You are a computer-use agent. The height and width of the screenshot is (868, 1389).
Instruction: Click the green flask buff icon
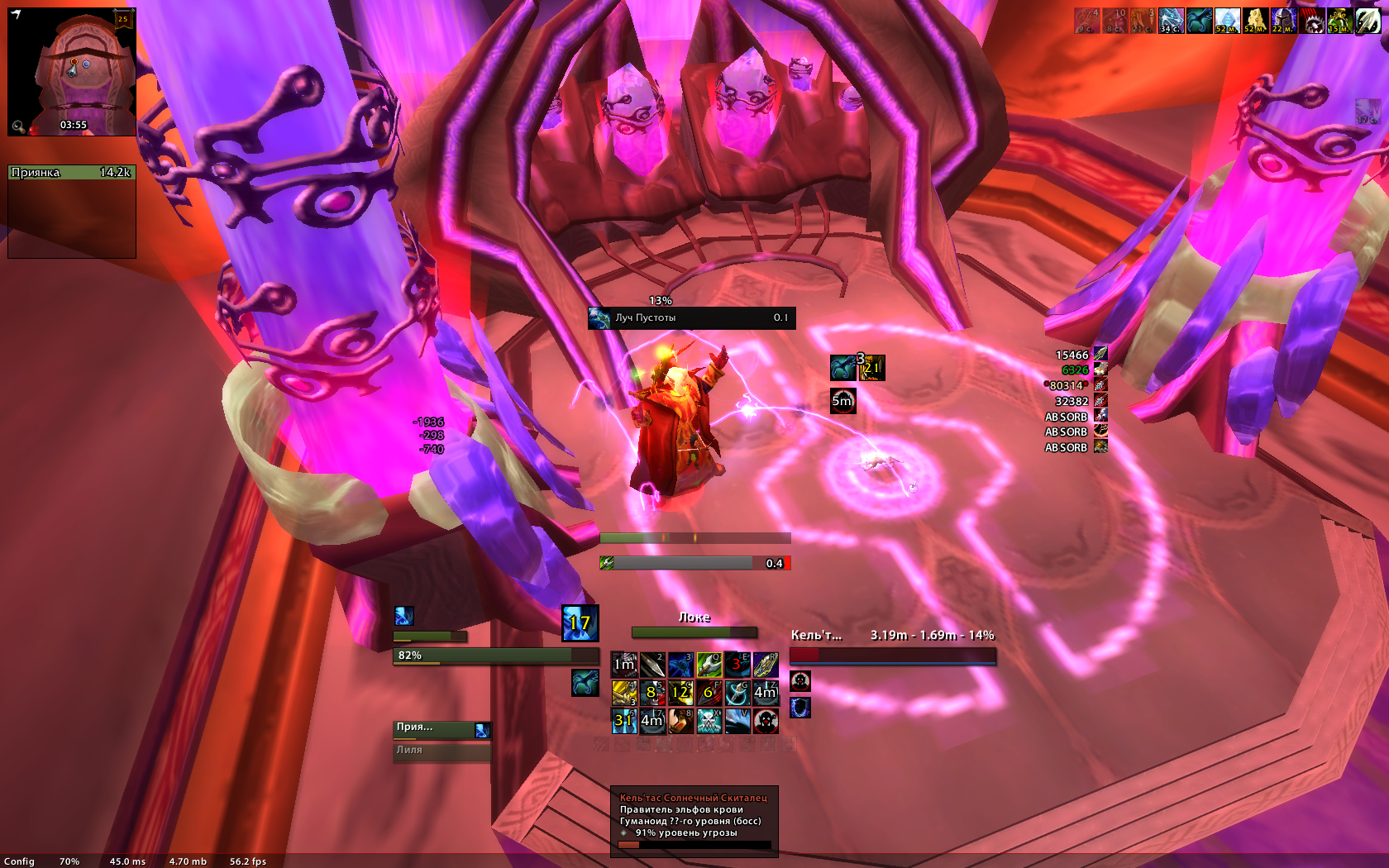click(1339, 21)
